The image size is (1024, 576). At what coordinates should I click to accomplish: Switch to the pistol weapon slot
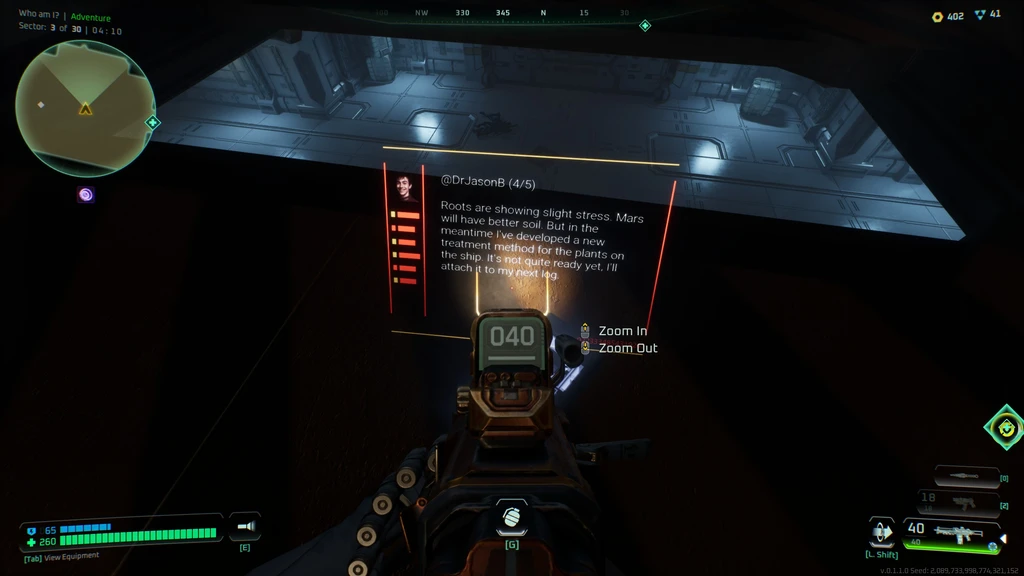pos(958,502)
